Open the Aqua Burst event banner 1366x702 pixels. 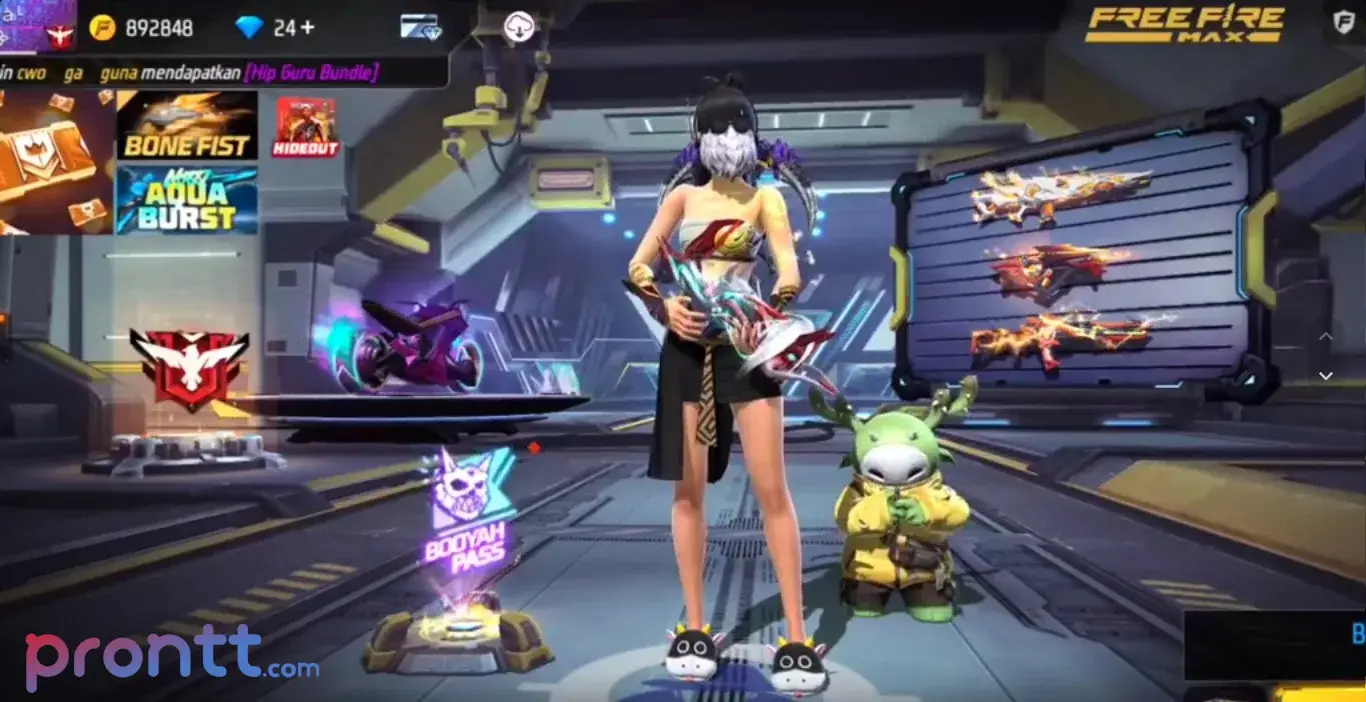coord(187,200)
